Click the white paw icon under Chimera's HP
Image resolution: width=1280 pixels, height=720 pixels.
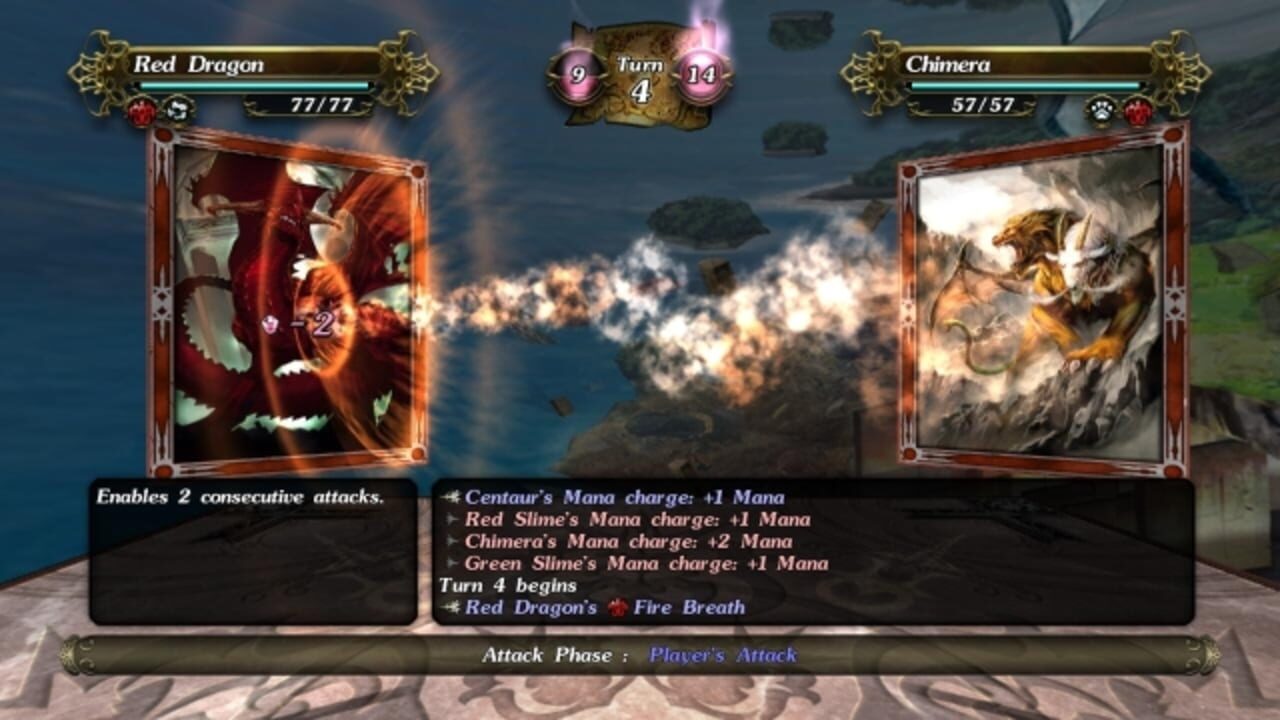click(x=1101, y=108)
